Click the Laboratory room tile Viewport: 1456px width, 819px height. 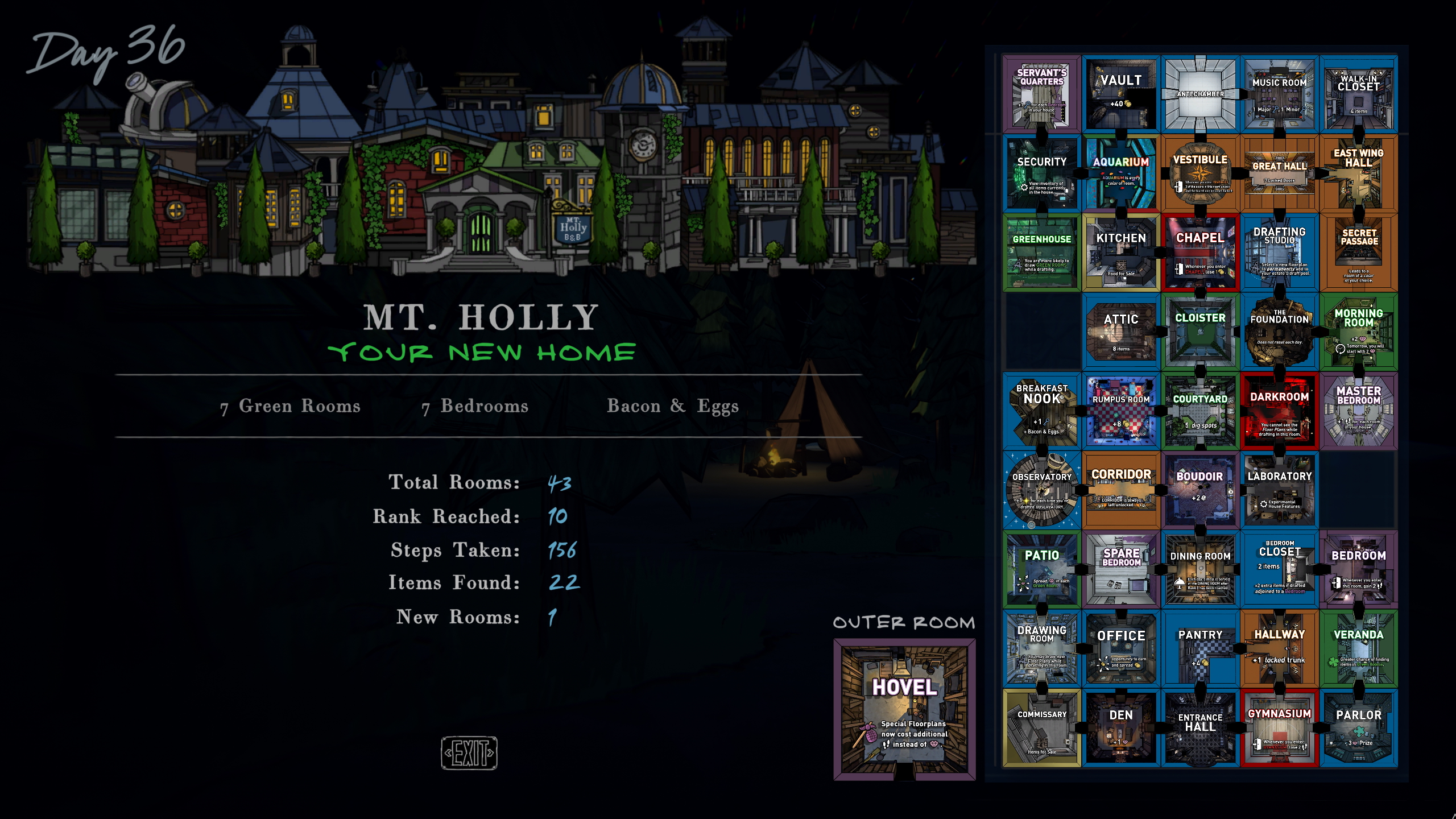[x=1279, y=490]
